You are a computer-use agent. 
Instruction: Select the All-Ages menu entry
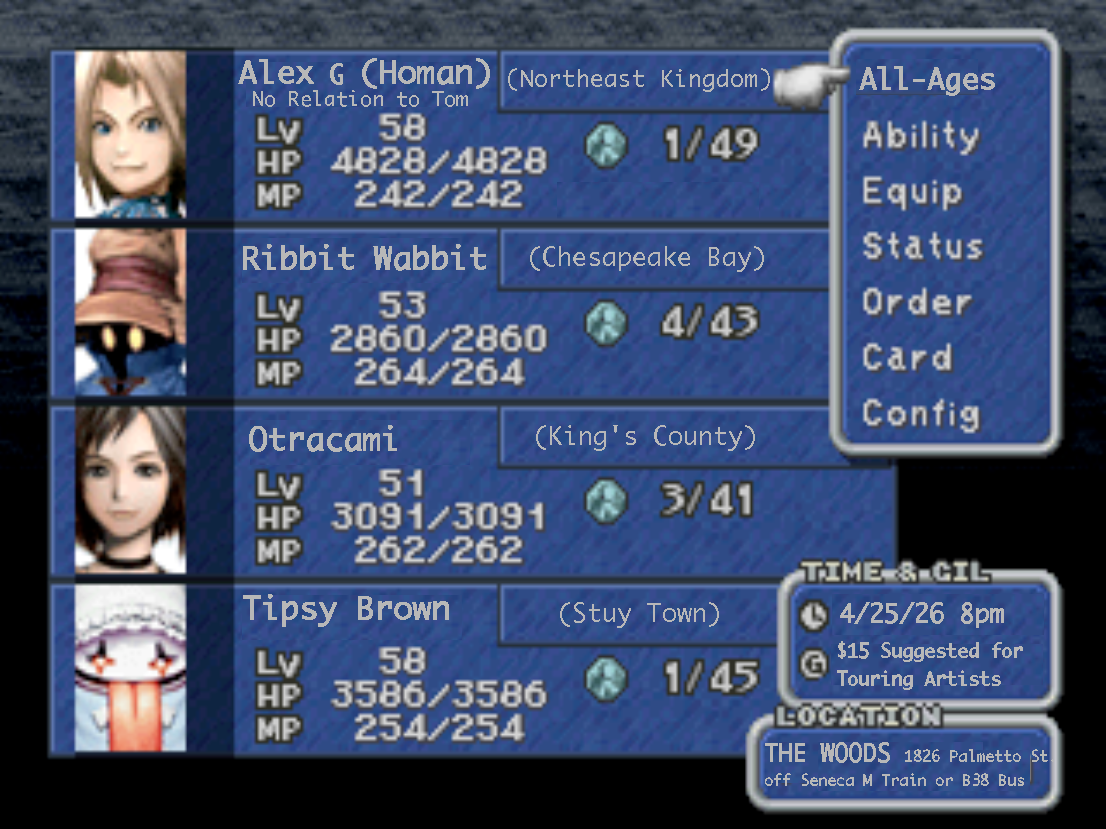[x=927, y=81]
